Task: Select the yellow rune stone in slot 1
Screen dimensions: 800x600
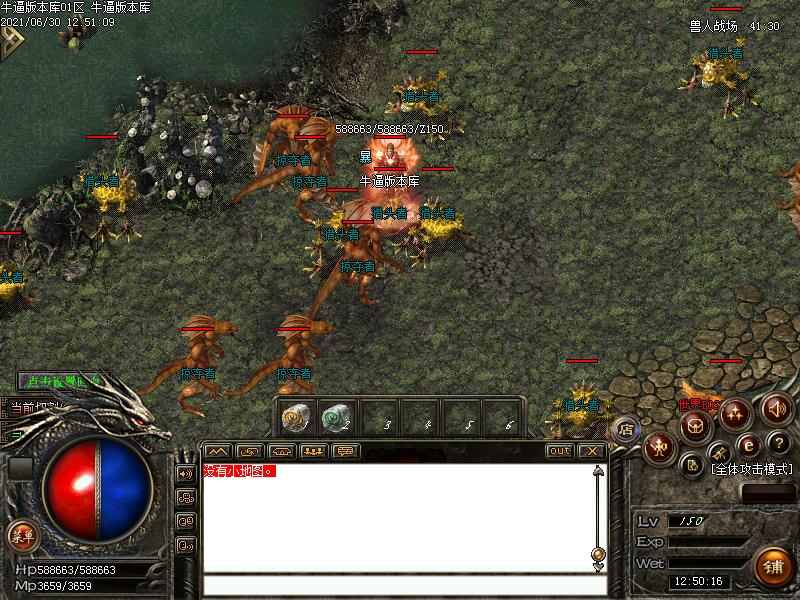Action: [295, 417]
